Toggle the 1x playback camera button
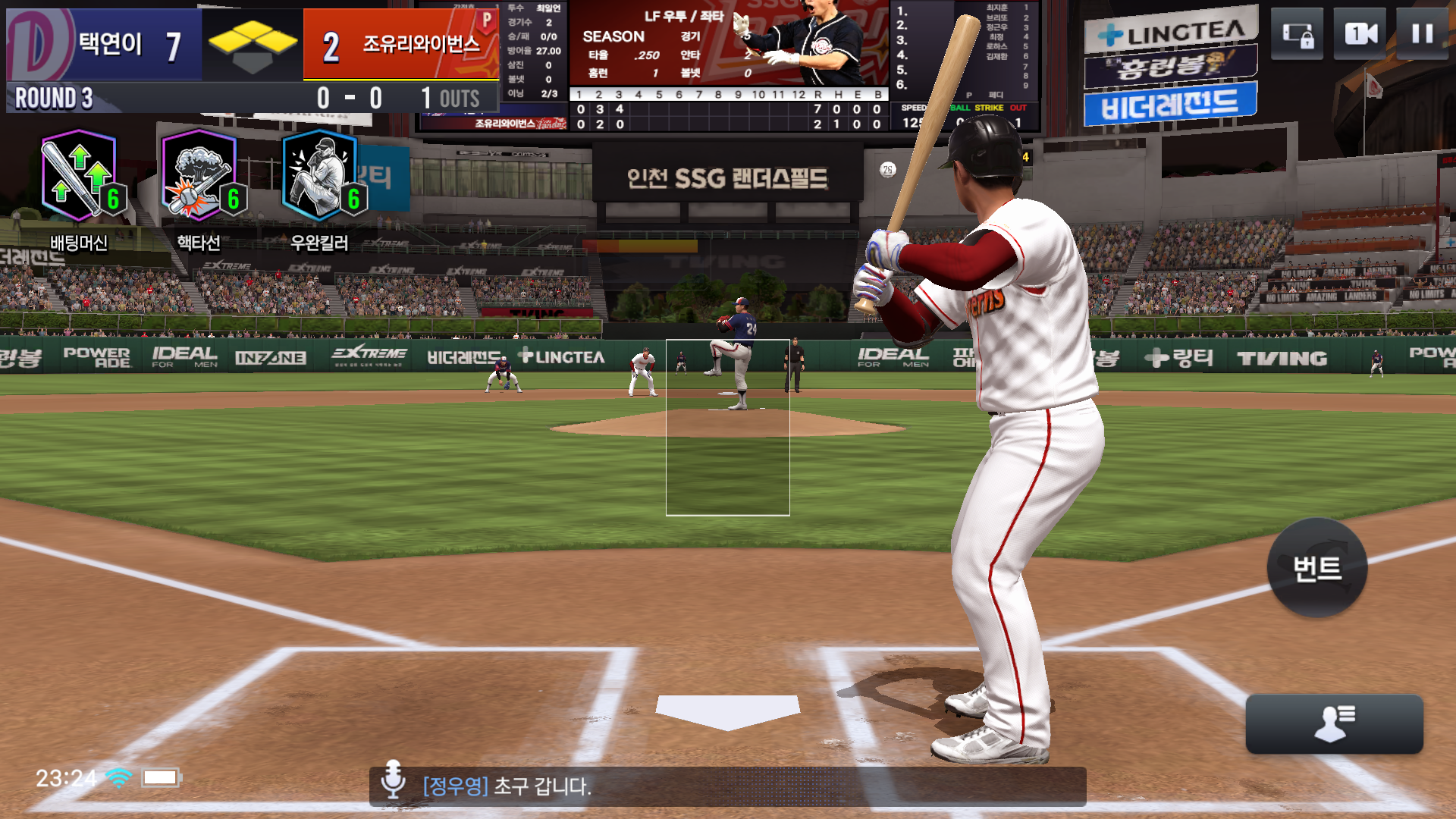 tap(1360, 34)
